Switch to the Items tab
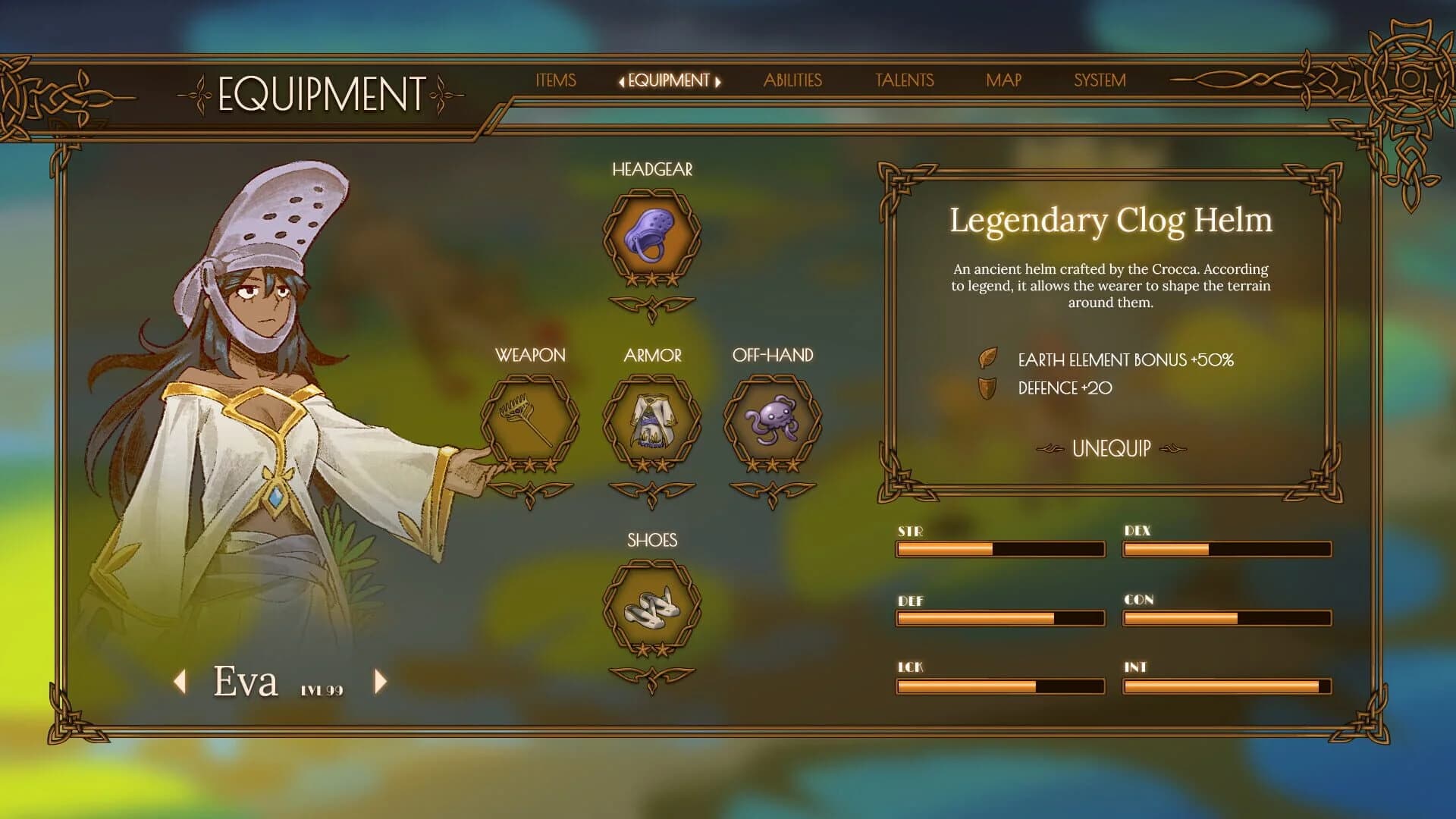 pyautogui.click(x=556, y=80)
